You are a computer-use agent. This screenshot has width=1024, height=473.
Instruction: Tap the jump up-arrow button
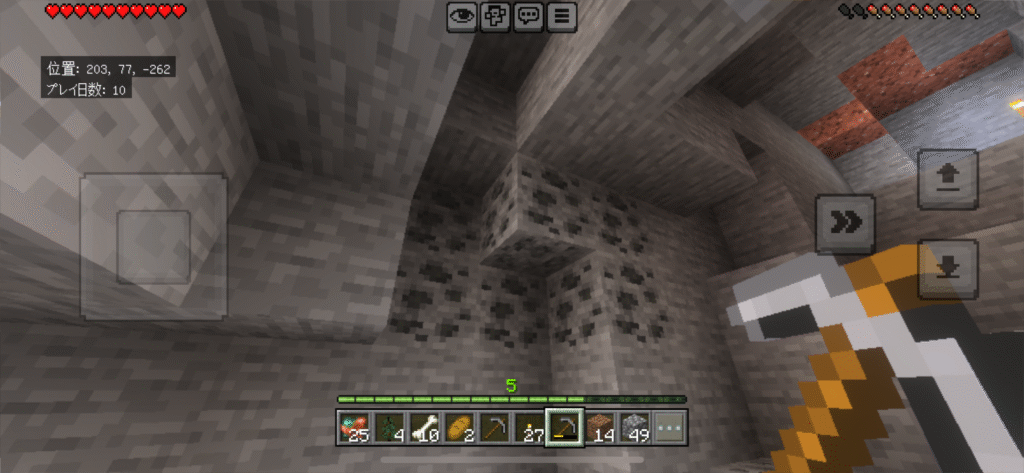click(947, 178)
